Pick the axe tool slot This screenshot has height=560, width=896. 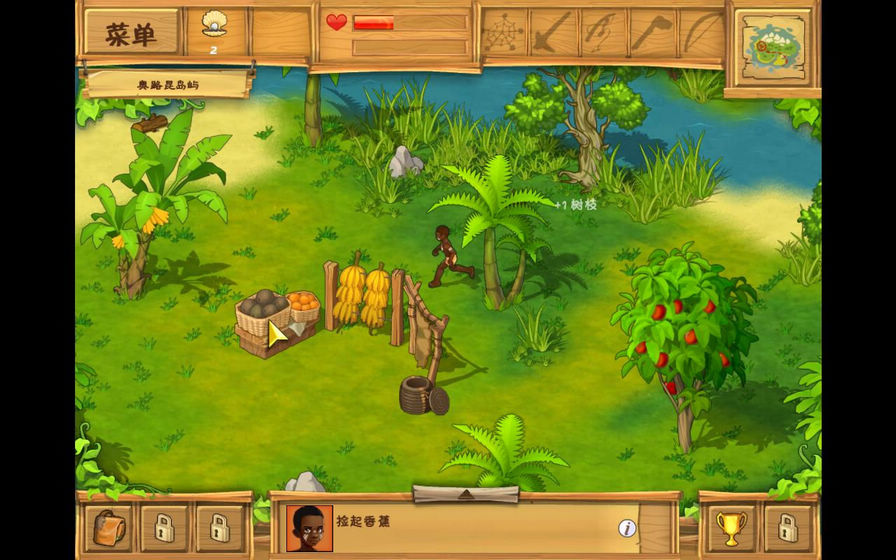(x=651, y=33)
